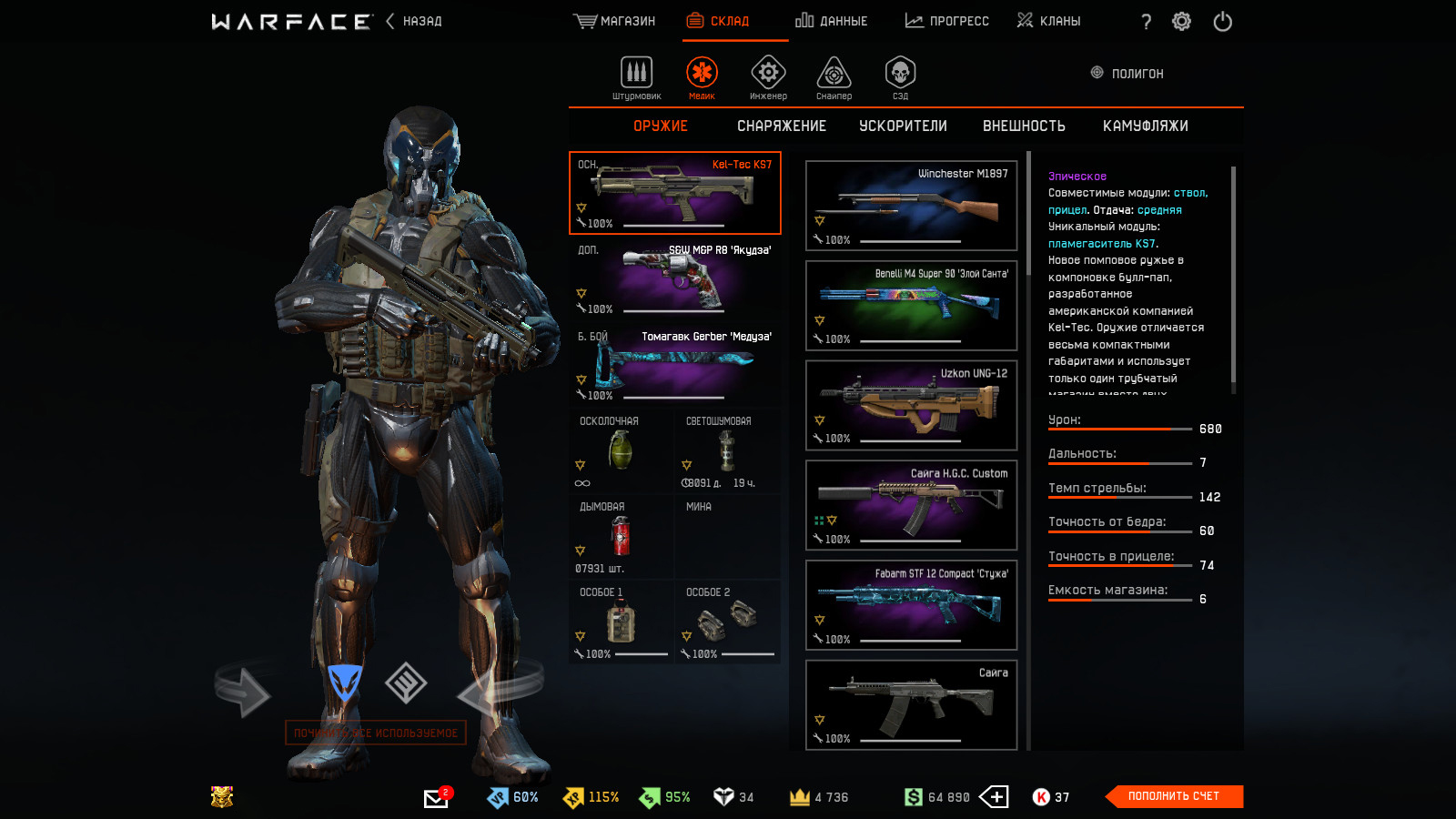Pick the Сайга H.G.C. Custom shotgun
1456x819 pixels.
(x=911, y=505)
